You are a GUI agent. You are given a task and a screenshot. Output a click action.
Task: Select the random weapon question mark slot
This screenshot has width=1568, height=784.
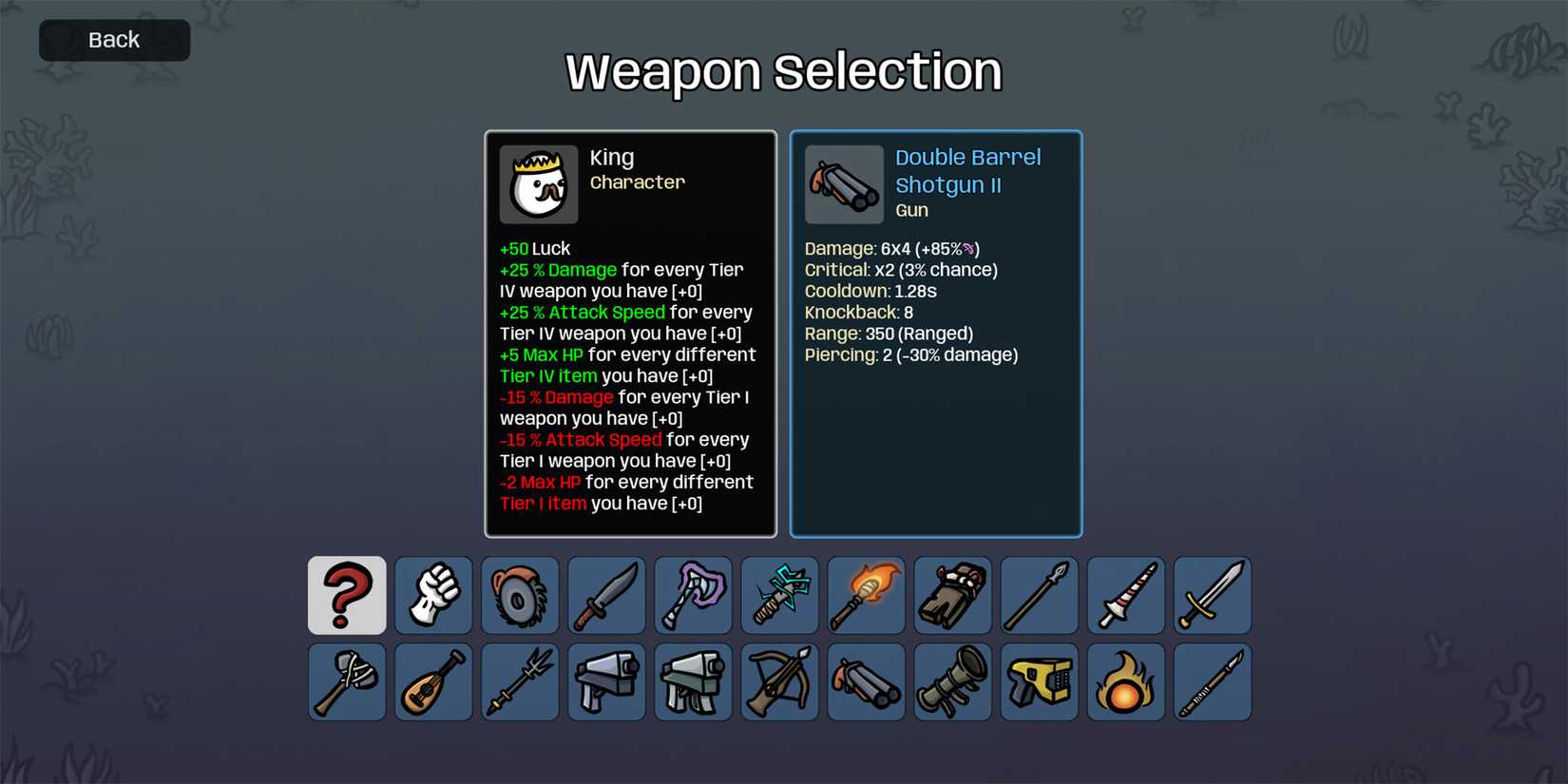pos(346,596)
